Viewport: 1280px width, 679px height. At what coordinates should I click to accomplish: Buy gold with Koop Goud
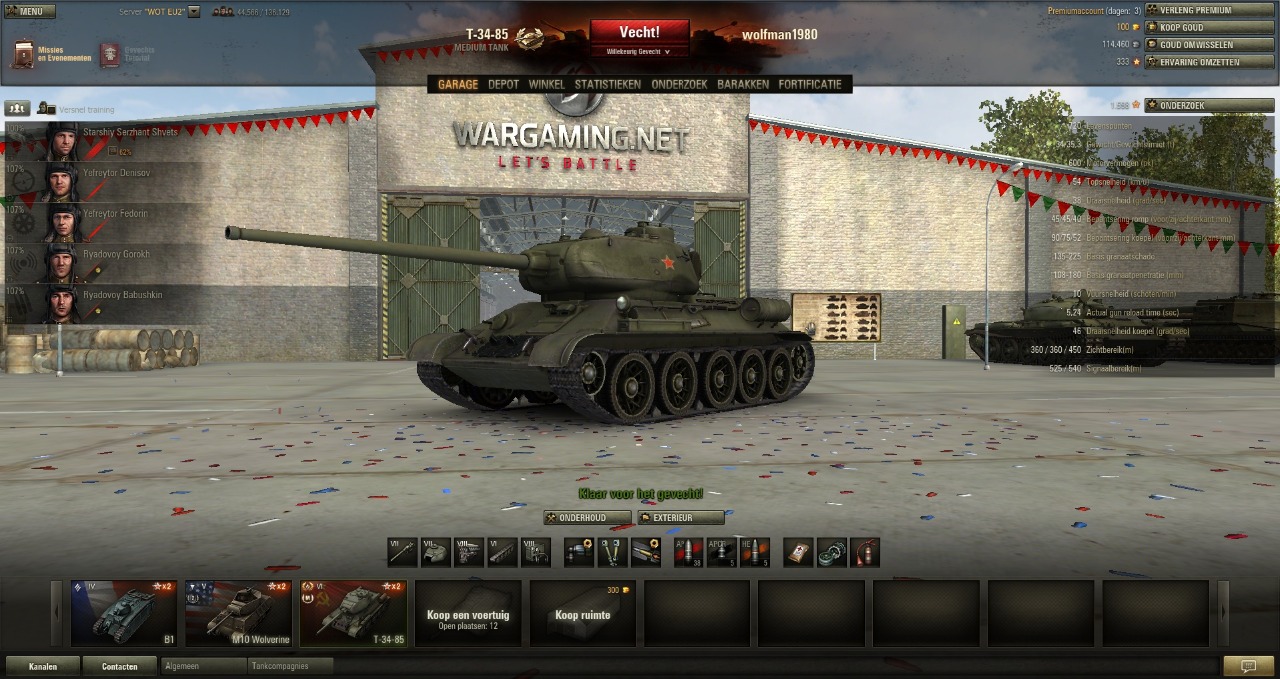1209,27
